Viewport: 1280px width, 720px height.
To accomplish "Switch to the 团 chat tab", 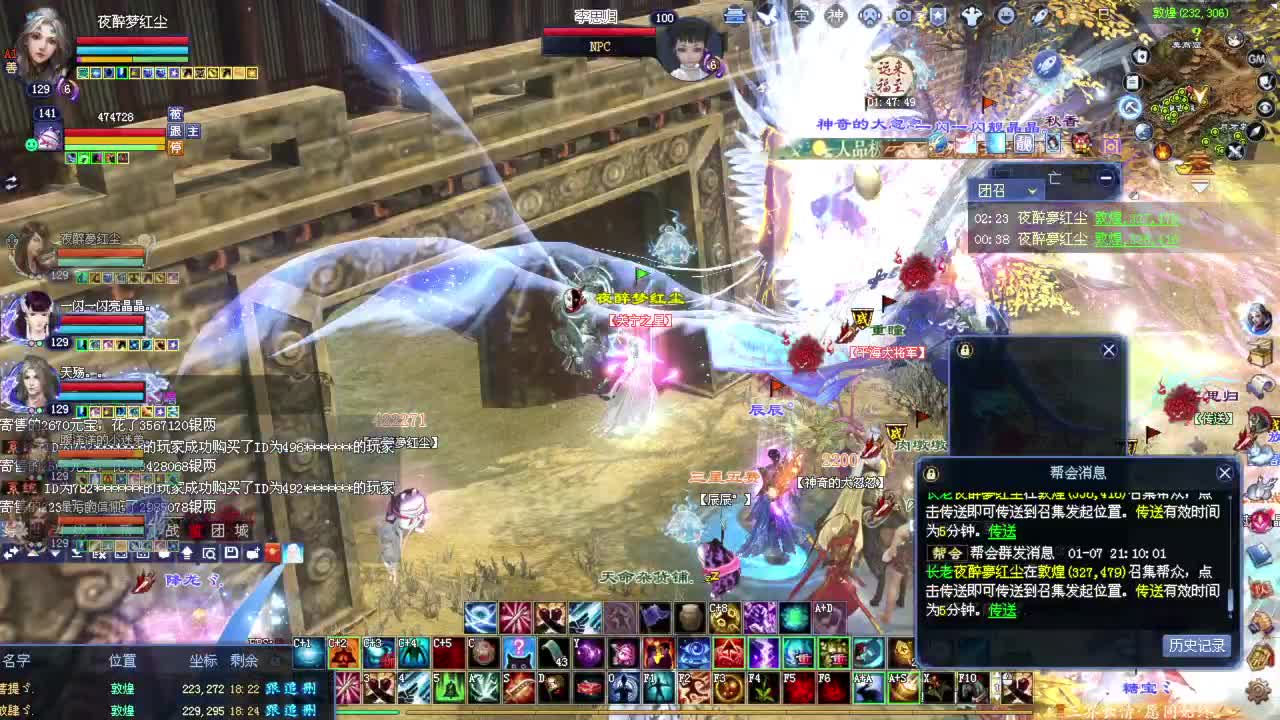I will pyautogui.click(x=218, y=531).
